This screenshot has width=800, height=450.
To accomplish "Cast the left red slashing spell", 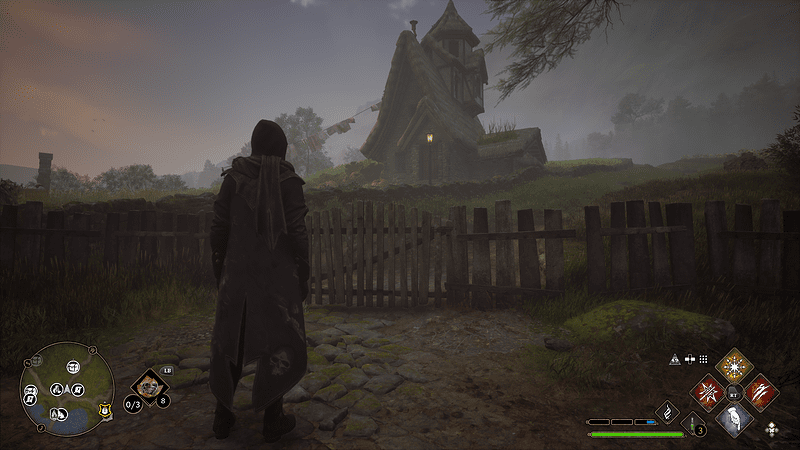I will point(708,391).
